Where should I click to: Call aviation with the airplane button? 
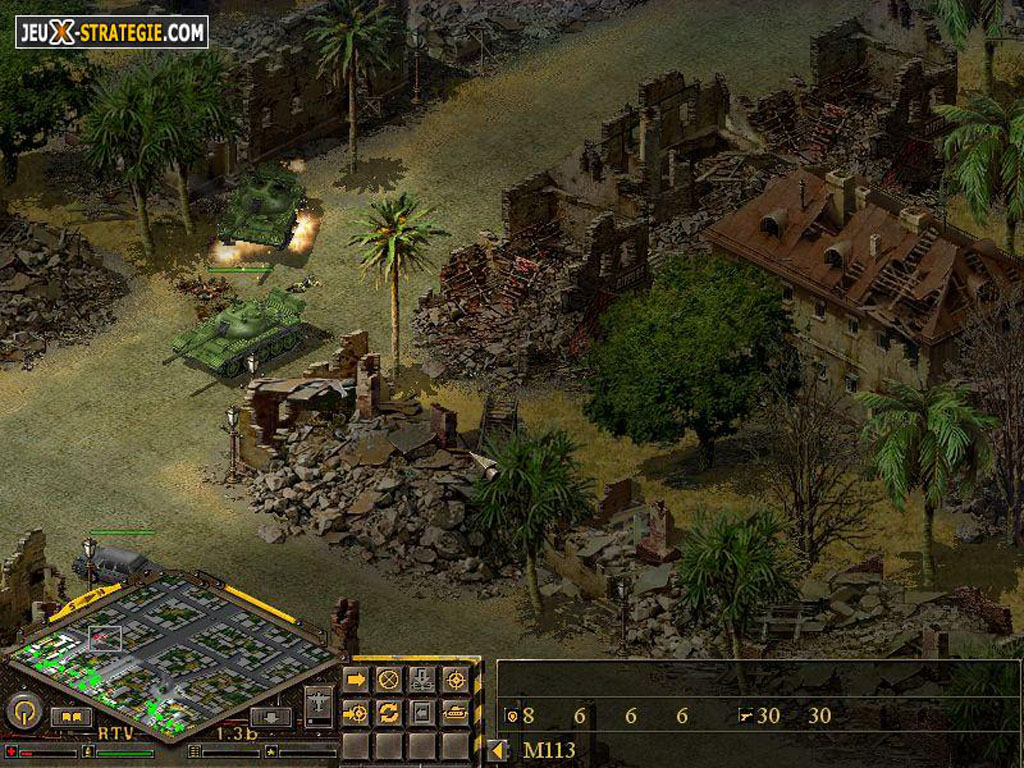(319, 705)
